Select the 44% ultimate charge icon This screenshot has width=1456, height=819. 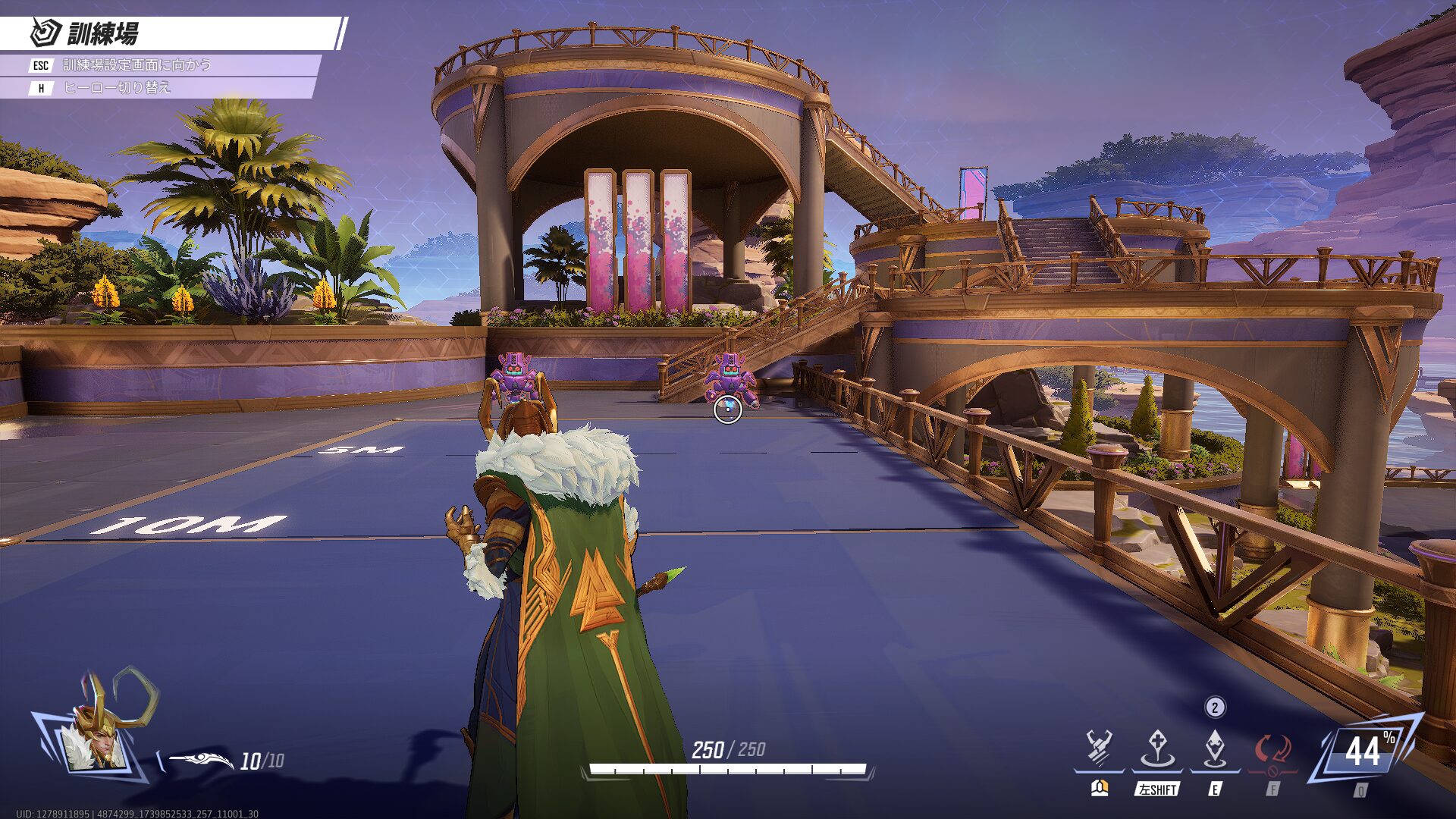[x=1363, y=752]
